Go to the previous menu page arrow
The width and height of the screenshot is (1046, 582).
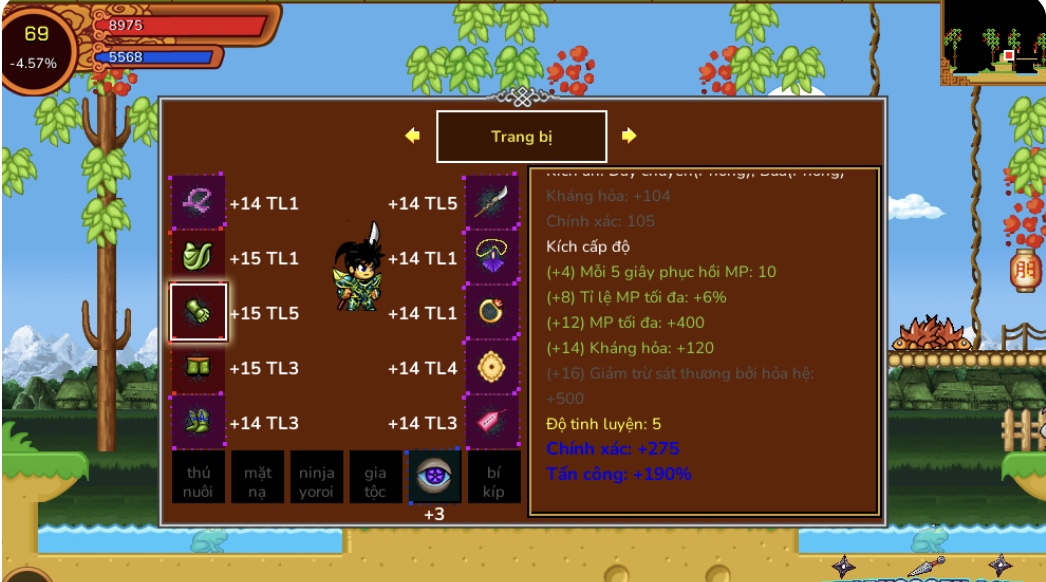click(412, 136)
